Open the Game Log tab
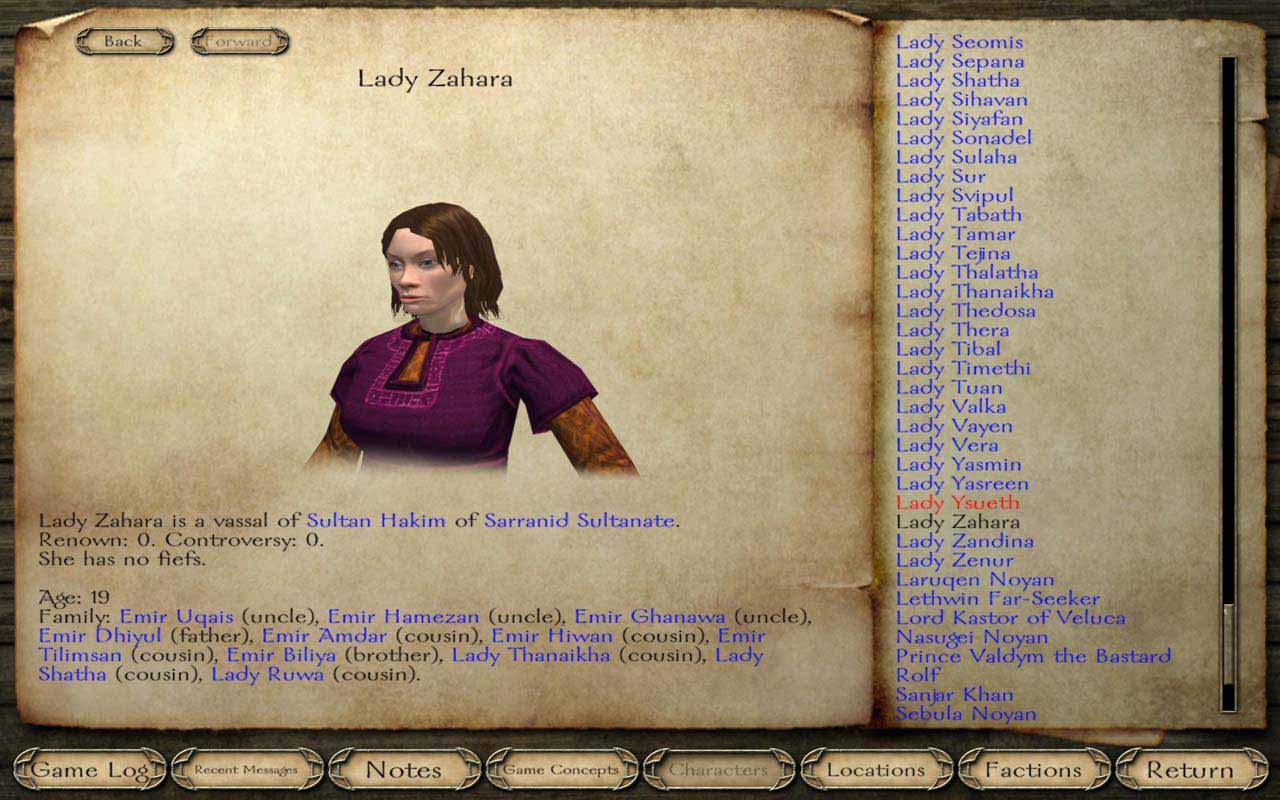This screenshot has width=1280, height=800. coord(90,770)
